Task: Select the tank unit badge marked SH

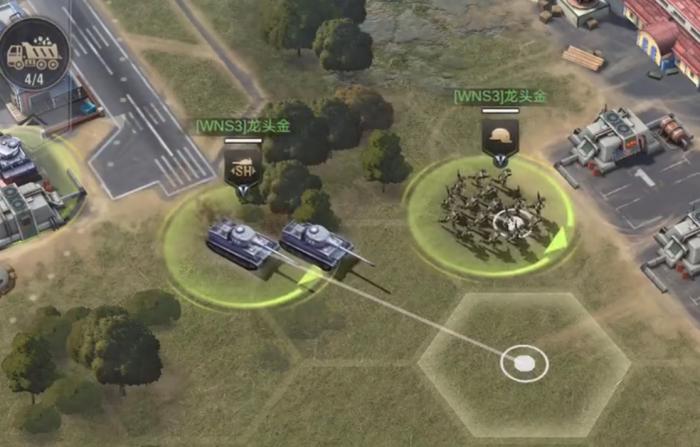Action: coord(242,170)
